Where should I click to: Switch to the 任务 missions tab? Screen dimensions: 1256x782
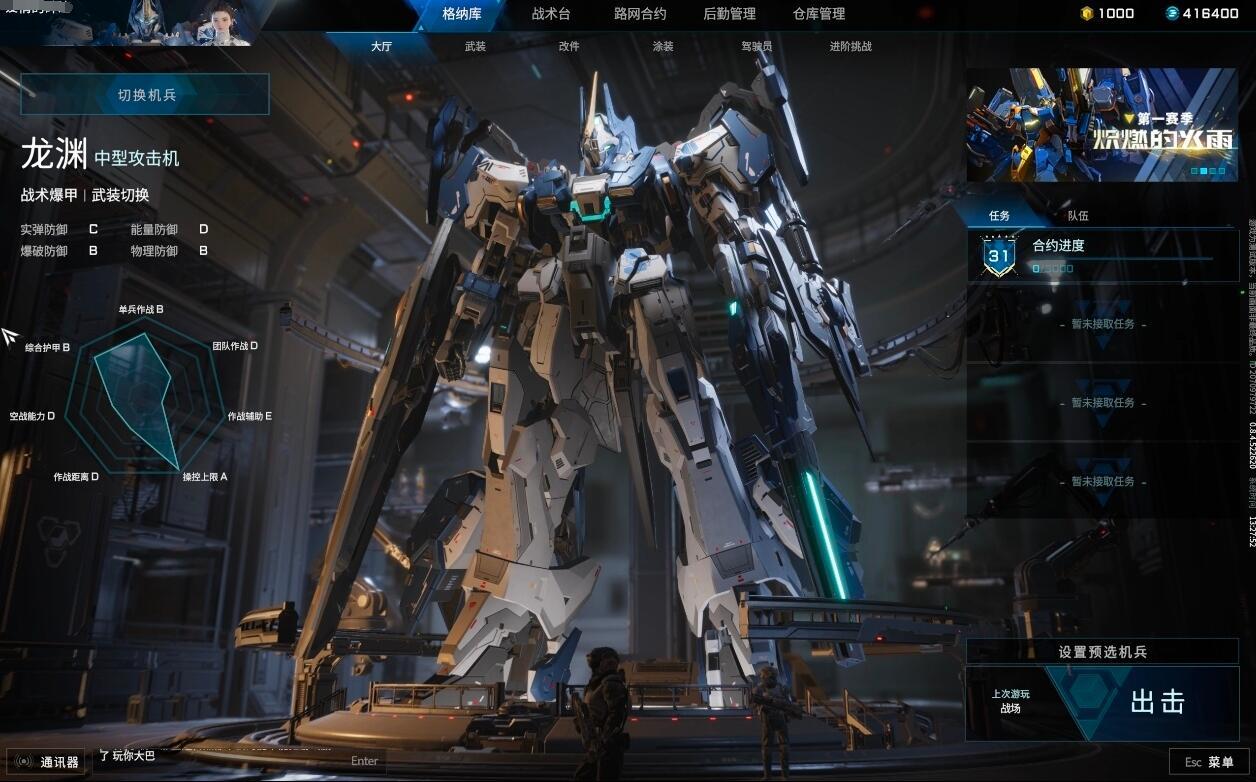pyautogui.click(x=999, y=215)
